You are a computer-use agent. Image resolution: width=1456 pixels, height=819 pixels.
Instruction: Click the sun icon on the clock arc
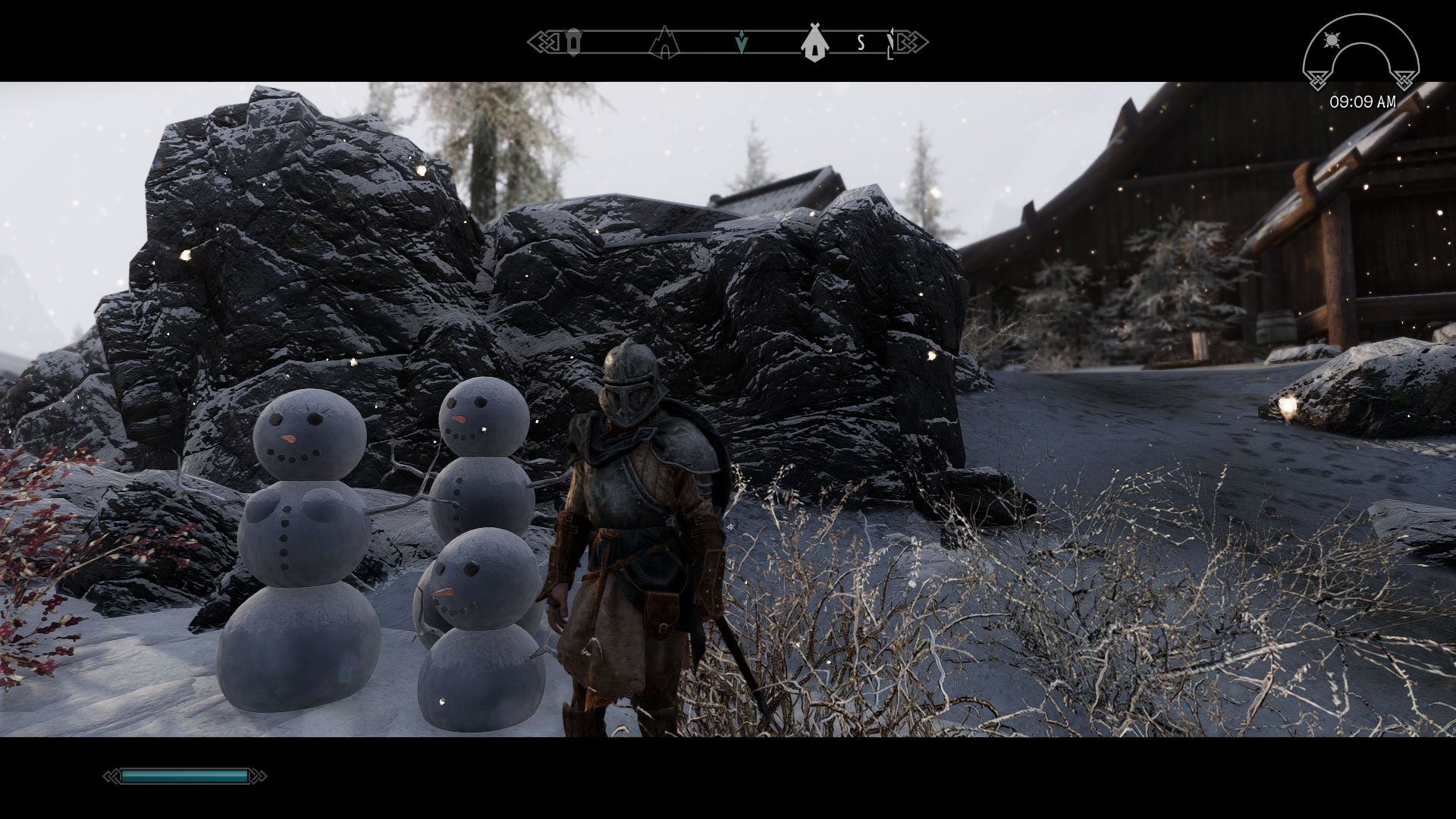(x=1331, y=39)
